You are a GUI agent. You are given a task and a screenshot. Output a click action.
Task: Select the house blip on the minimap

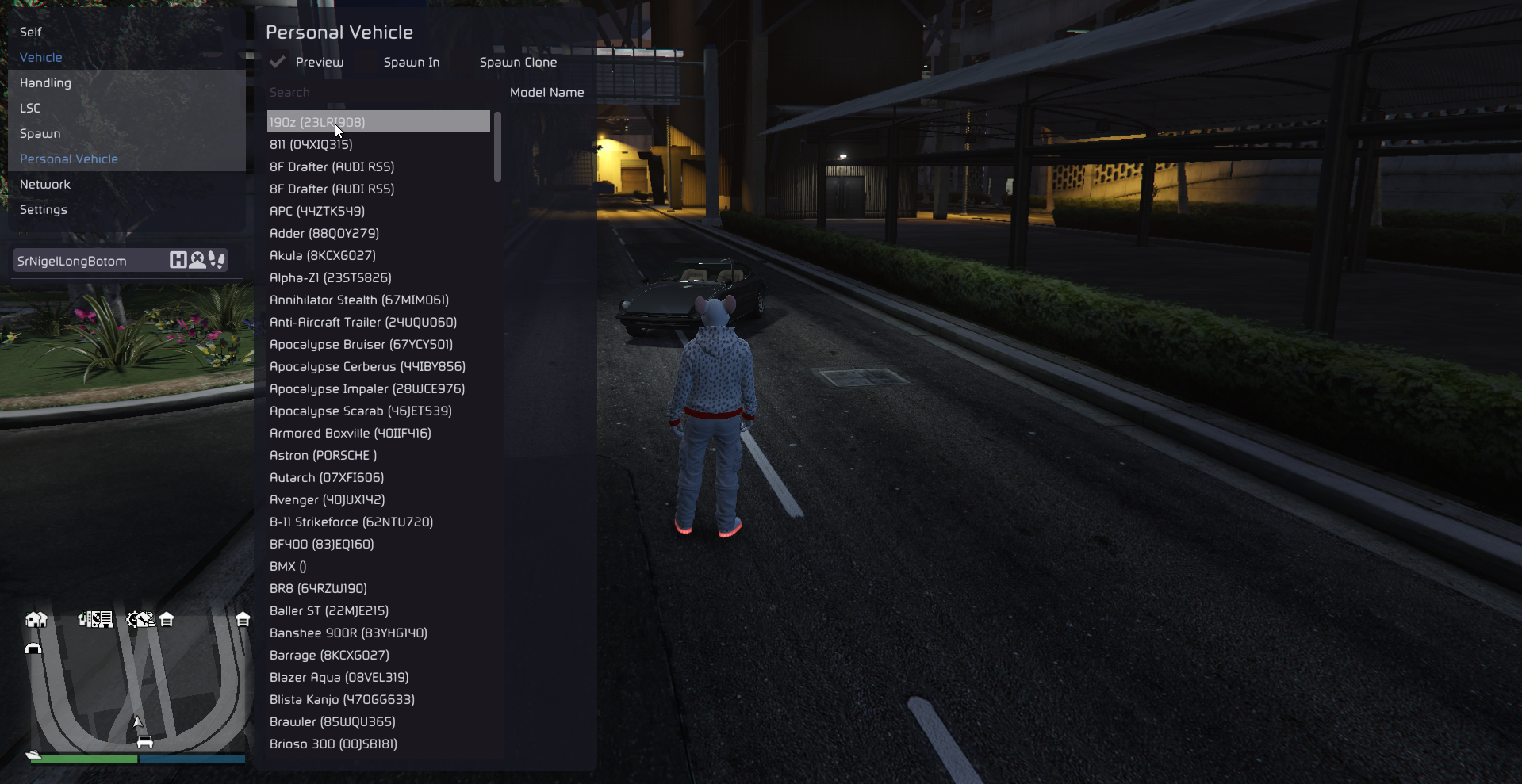36,619
